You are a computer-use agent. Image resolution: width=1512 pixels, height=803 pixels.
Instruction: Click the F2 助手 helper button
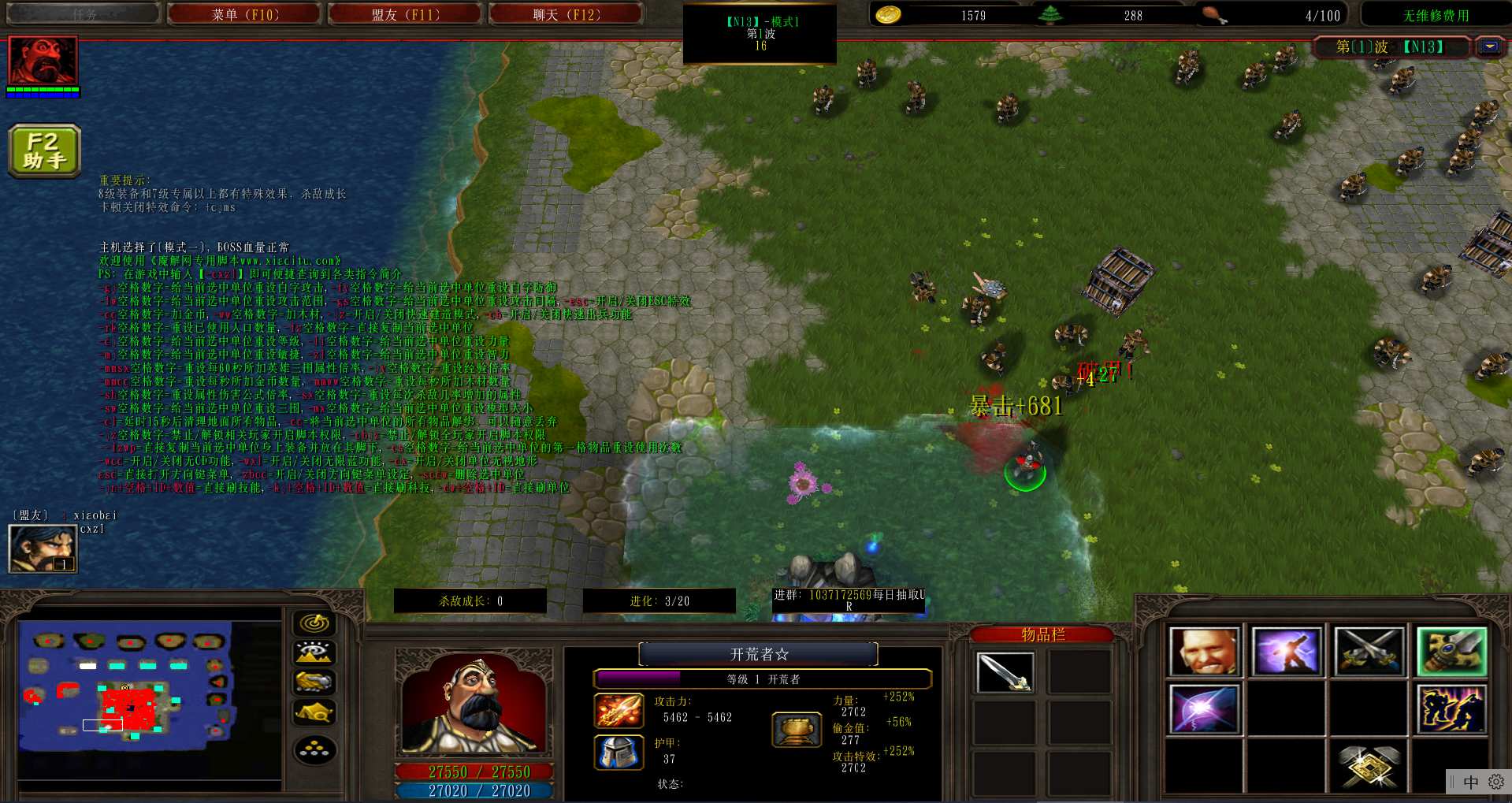coord(44,151)
